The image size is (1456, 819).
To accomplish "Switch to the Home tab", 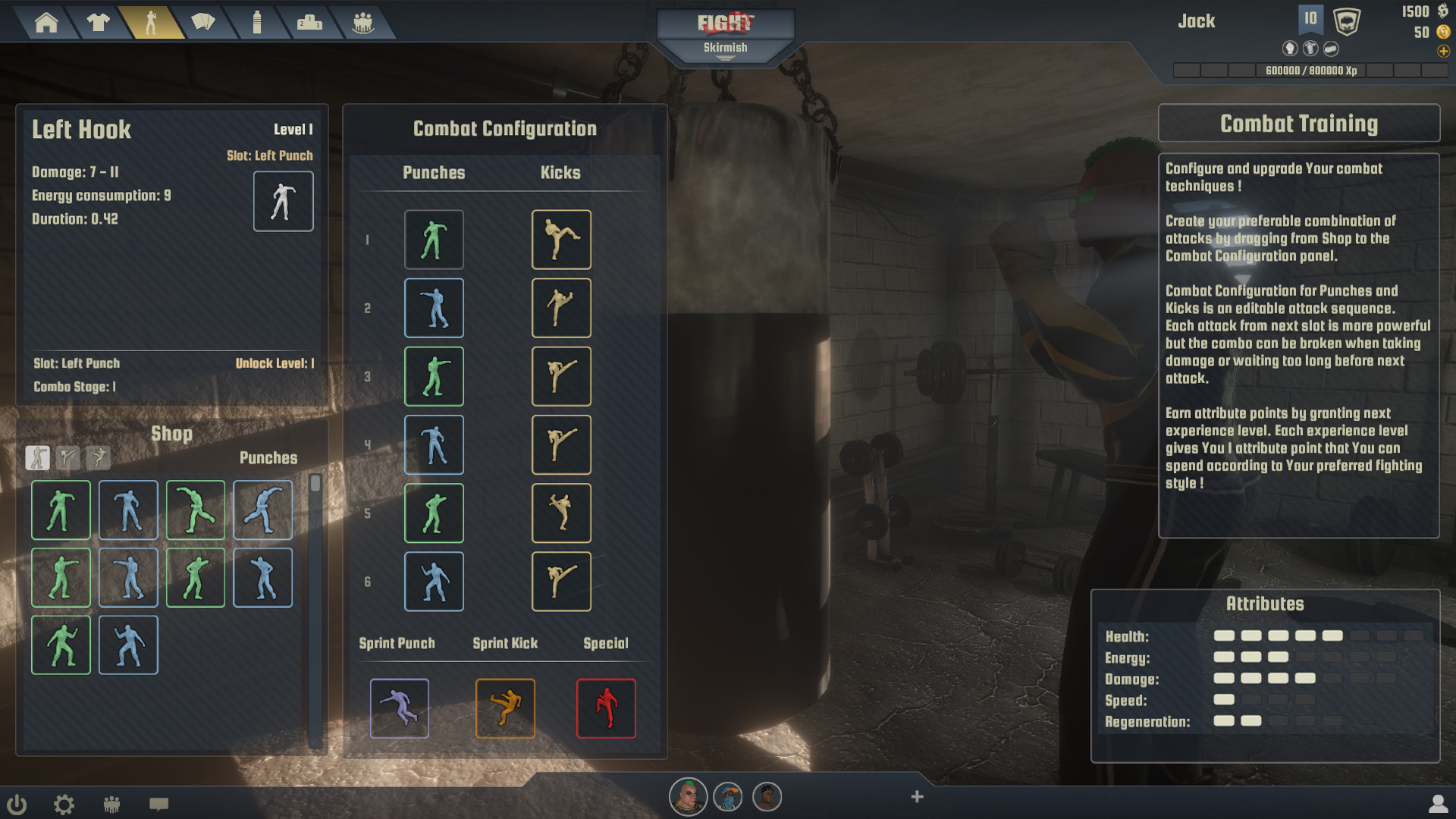I will tap(45, 23).
